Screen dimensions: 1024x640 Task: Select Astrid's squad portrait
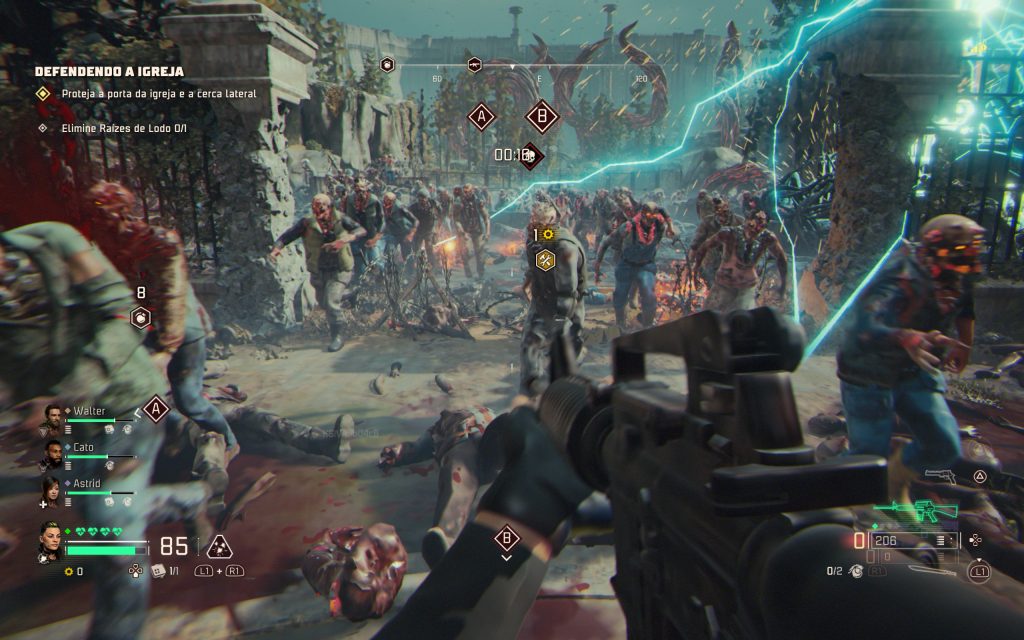click(x=51, y=490)
